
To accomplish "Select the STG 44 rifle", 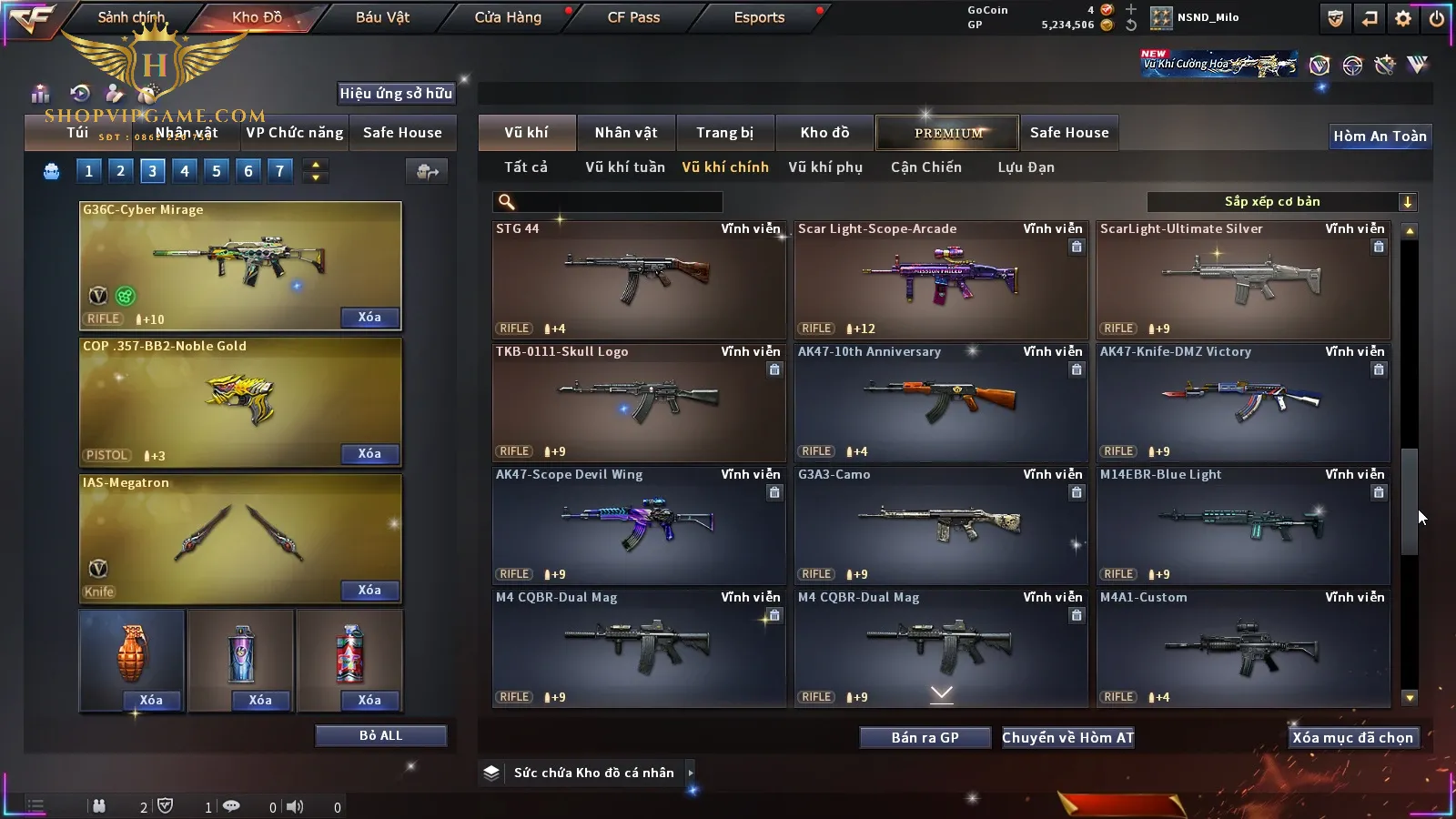I will tap(639, 279).
